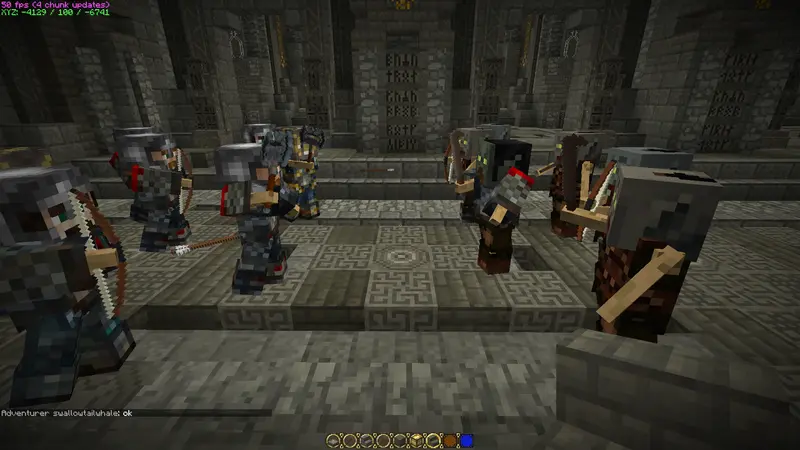
Task: Click the swallowtailwhale chat message
Action: coord(67,412)
